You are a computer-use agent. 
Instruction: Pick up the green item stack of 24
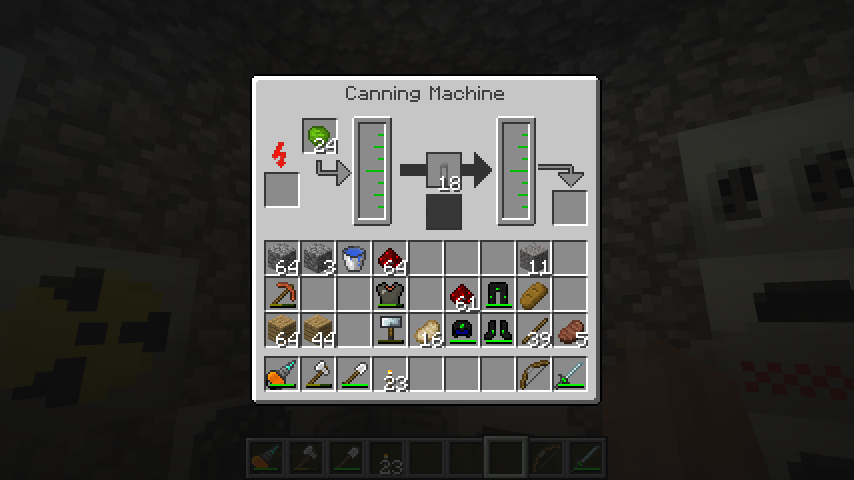319,137
